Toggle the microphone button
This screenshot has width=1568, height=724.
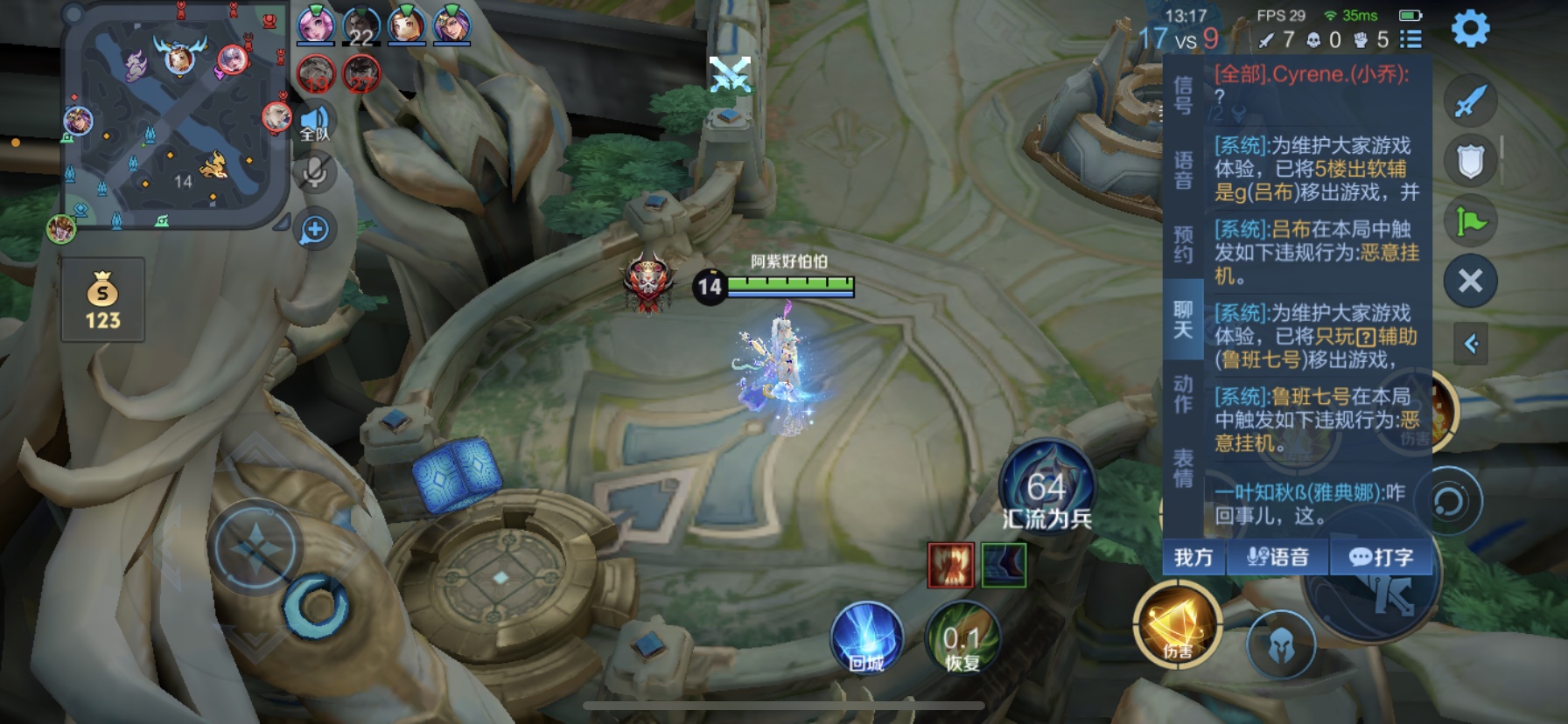pos(314,171)
